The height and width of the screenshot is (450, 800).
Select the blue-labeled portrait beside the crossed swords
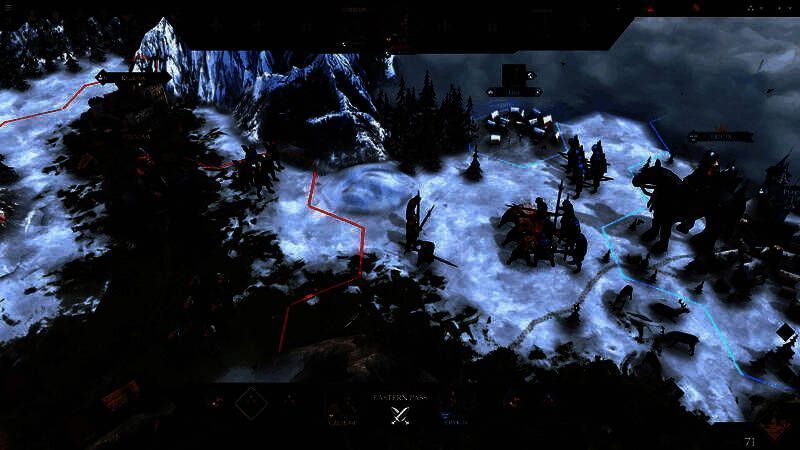[x=450, y=408]
